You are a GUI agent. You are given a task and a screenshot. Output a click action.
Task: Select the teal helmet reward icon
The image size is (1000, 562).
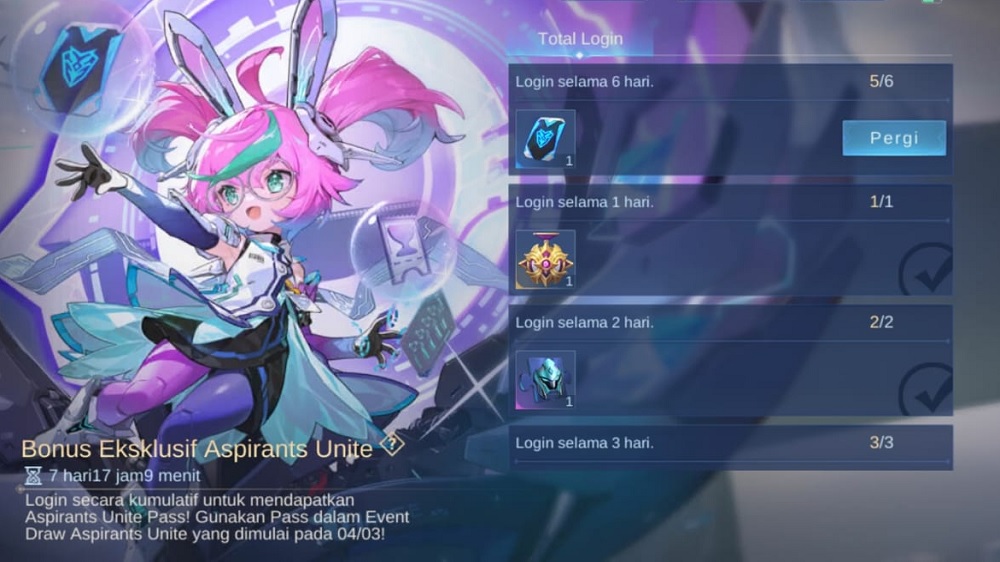(545, 380)
